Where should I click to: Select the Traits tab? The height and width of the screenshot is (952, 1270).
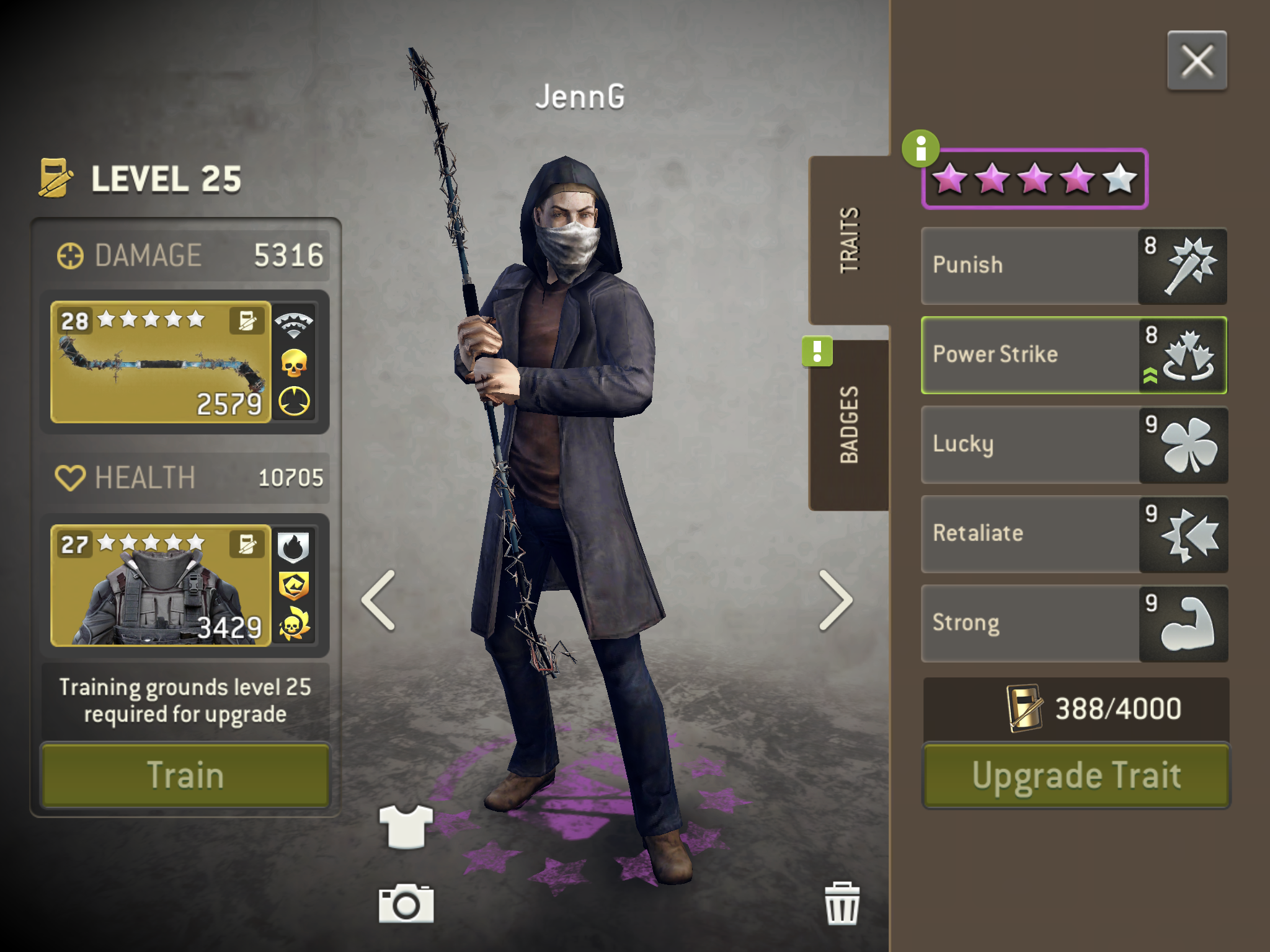[849, 240]
